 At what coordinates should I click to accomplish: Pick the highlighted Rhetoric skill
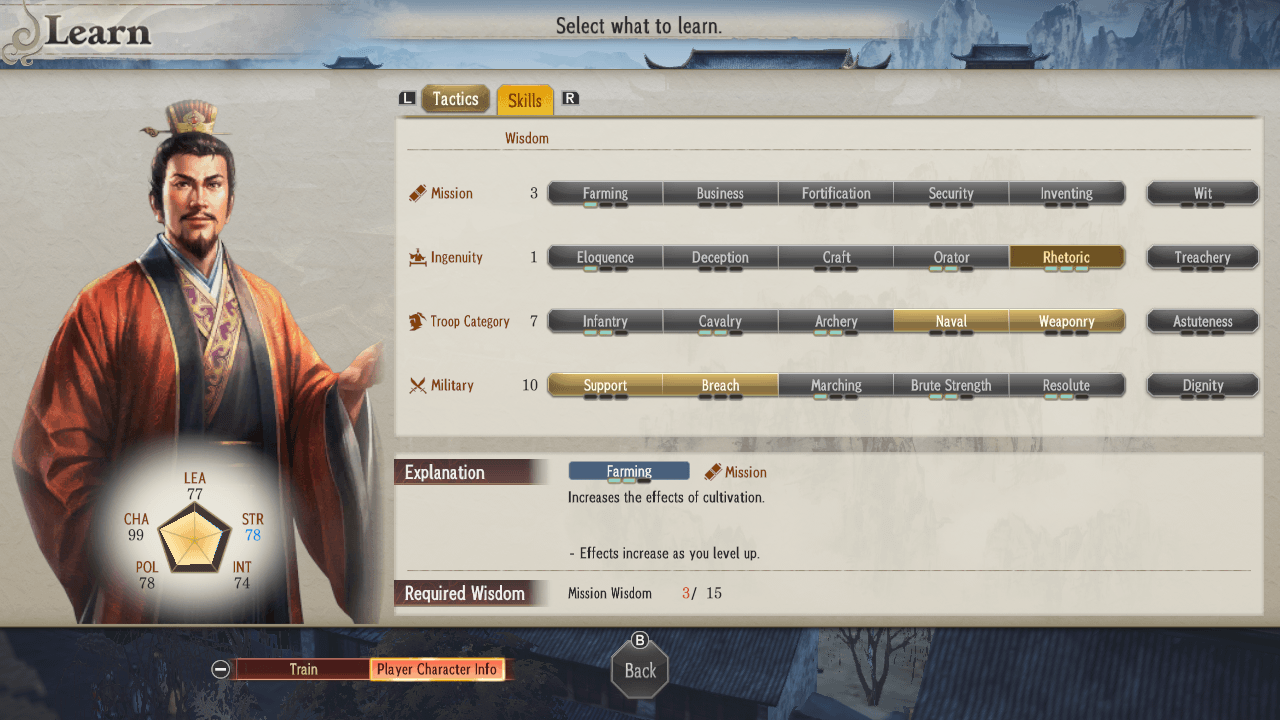pyautogui.click(x=1066, y=257)
